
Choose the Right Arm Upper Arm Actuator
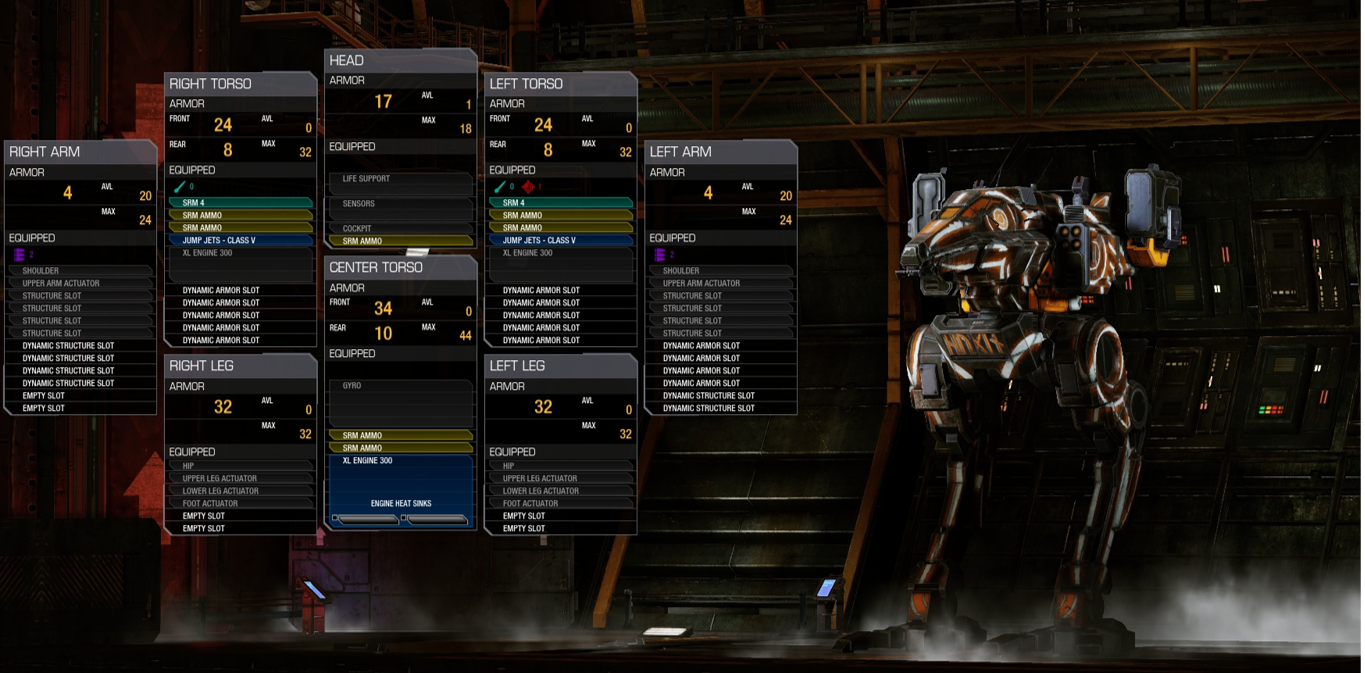[80, 284]
